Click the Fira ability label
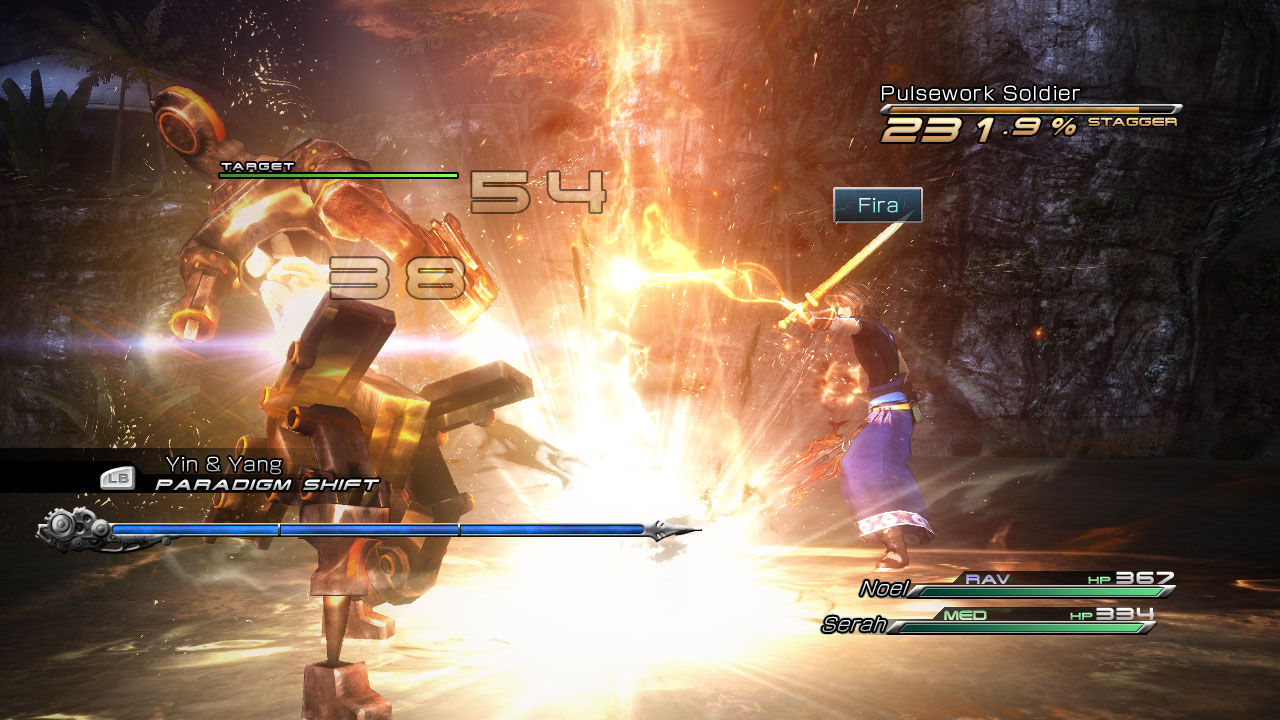 click(x=877, y=206)
